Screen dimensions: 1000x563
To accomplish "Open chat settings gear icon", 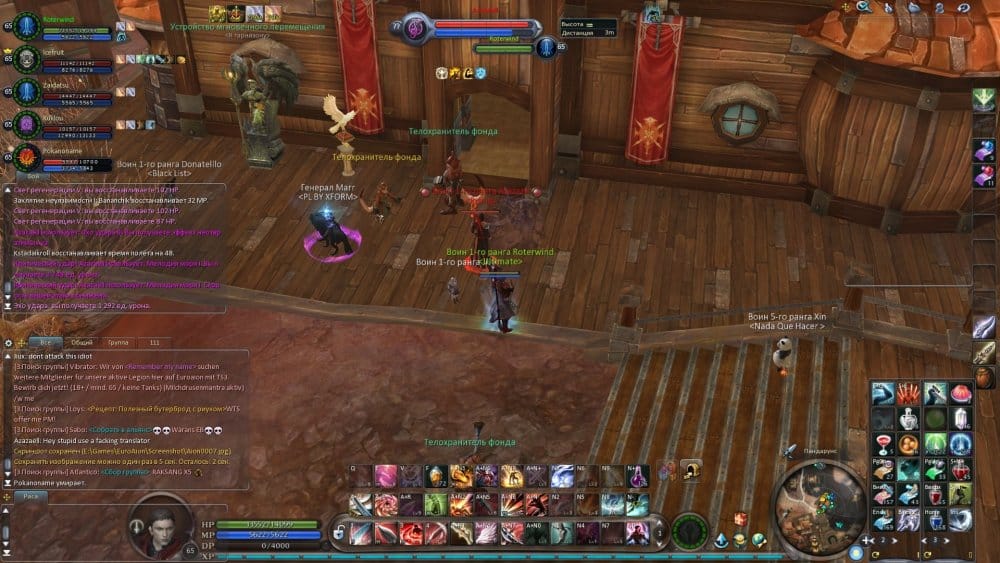I will pos(9,342).
